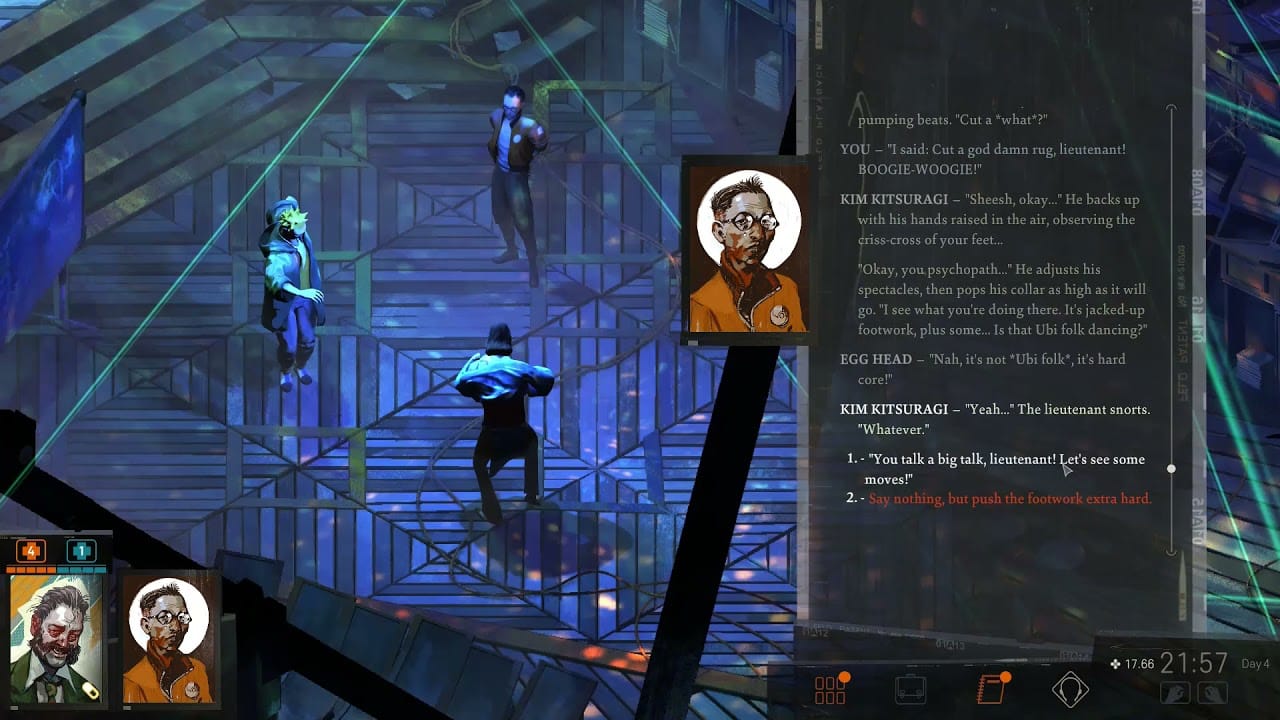Screen dimensions: 1280x720
Task: Click the notification dot on the character sheet icon
Action: pos(845,676)
